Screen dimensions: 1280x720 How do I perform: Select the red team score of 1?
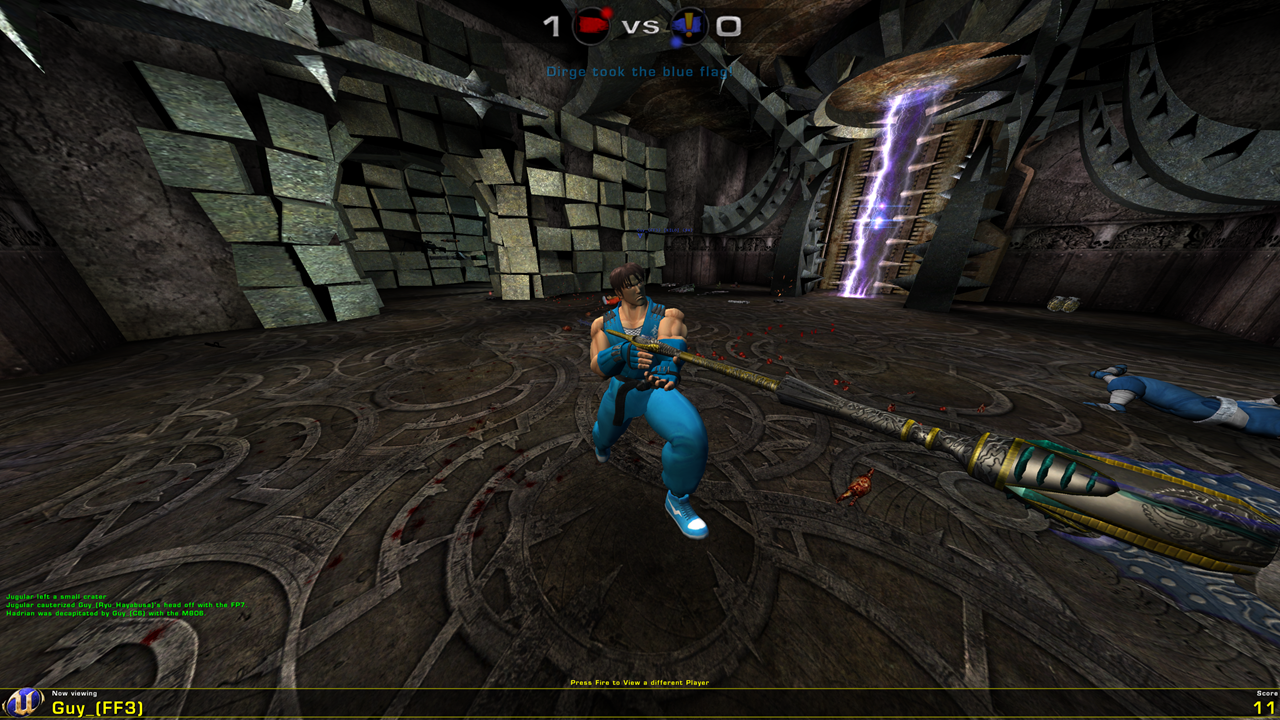tap(553, 25)
